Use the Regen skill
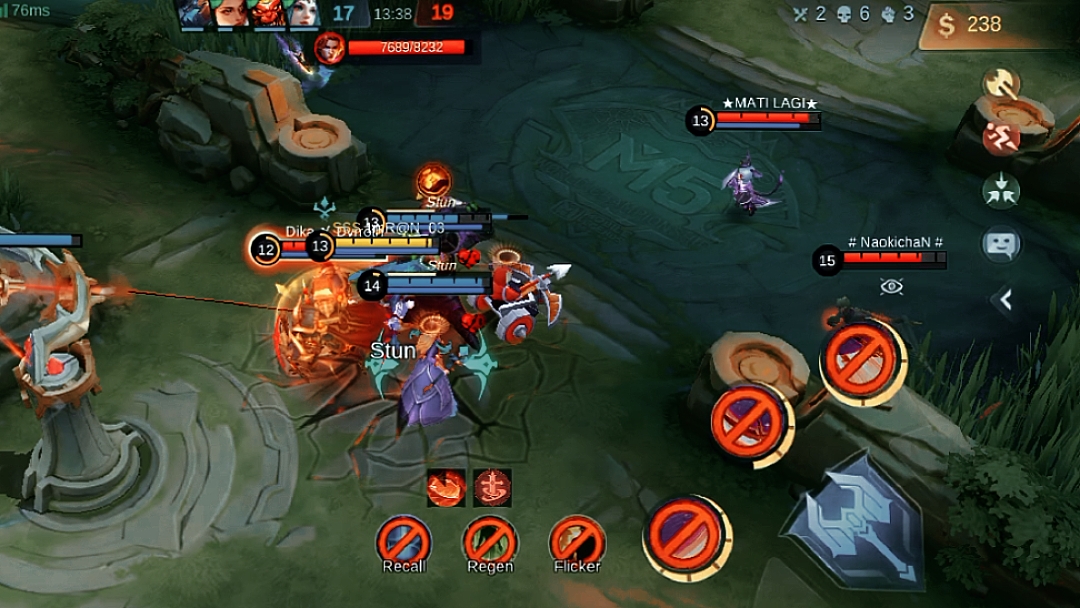This screenshot has height=608, width=1080. (x=490, y=543)
